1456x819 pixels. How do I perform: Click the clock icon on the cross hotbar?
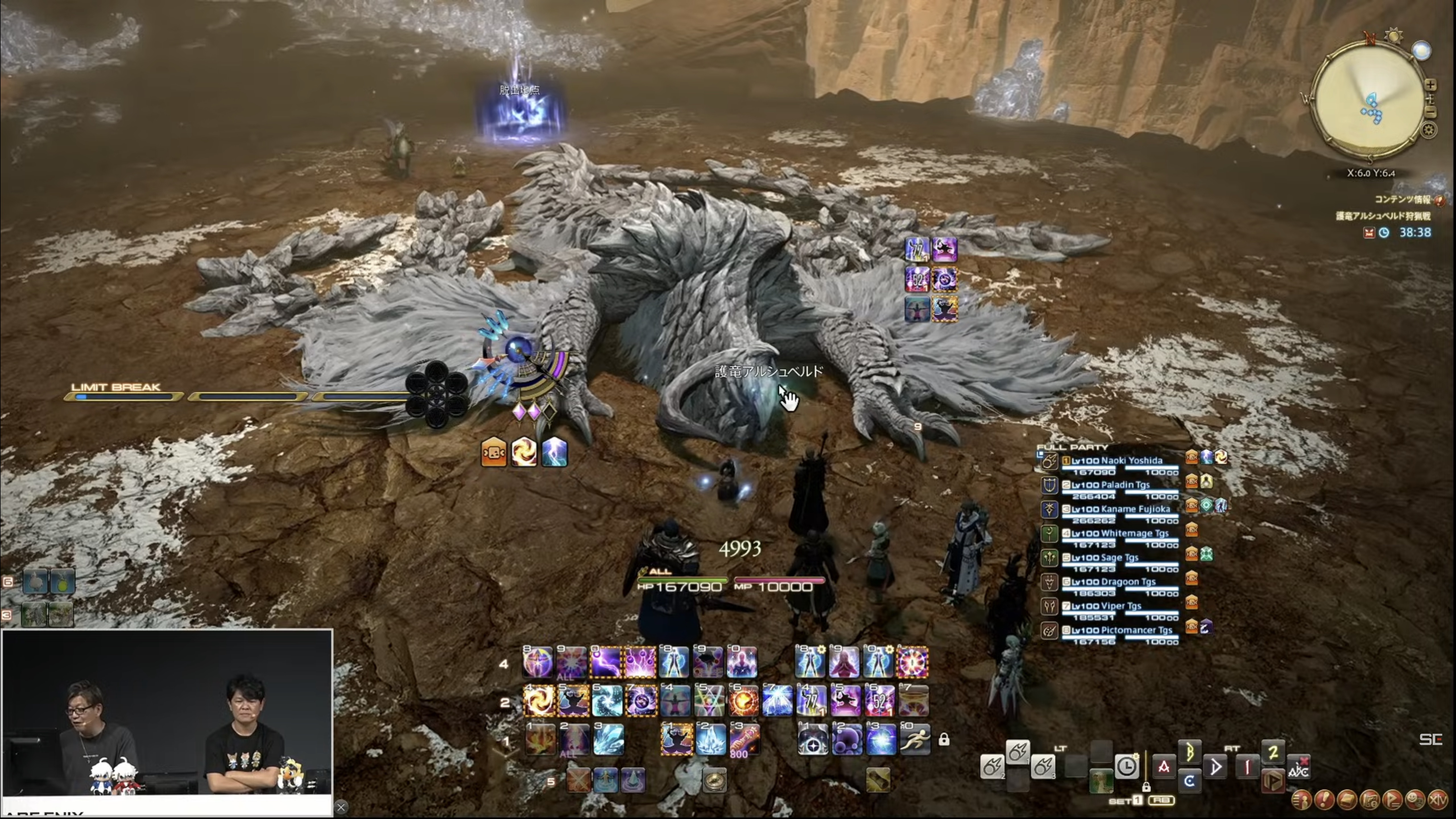click(1126, 766)
